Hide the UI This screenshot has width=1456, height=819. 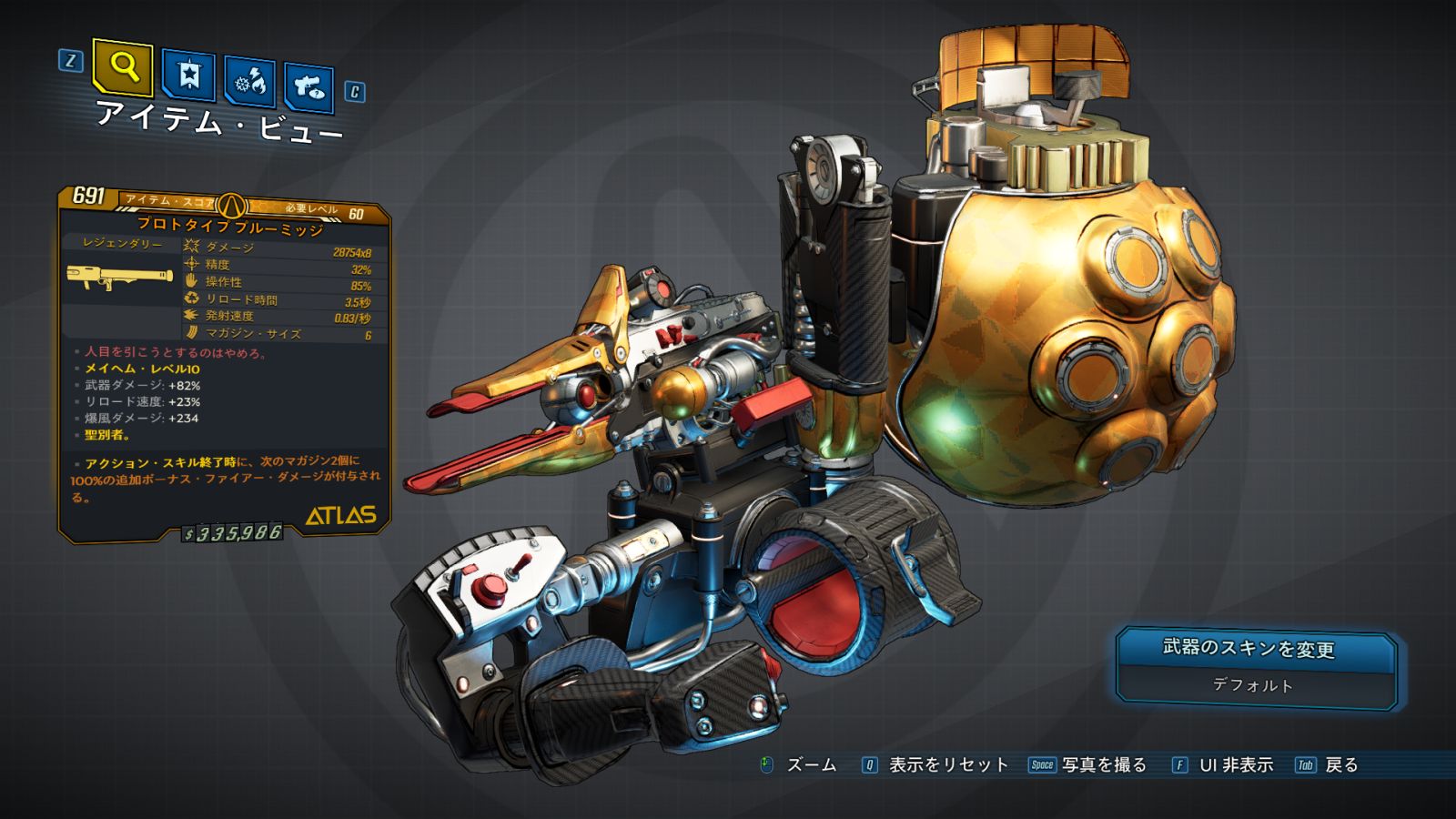pyautogui.click(x=1235, y=765)
